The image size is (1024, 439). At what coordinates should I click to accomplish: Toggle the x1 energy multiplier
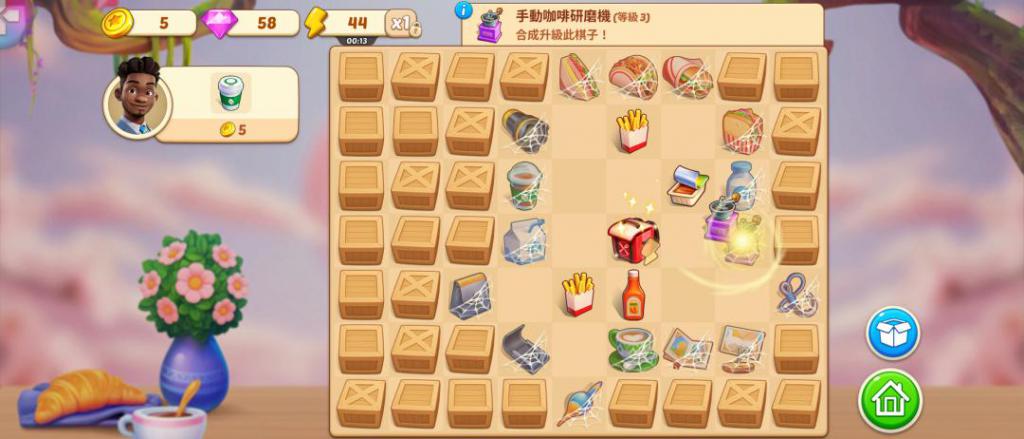click(402, 24)
